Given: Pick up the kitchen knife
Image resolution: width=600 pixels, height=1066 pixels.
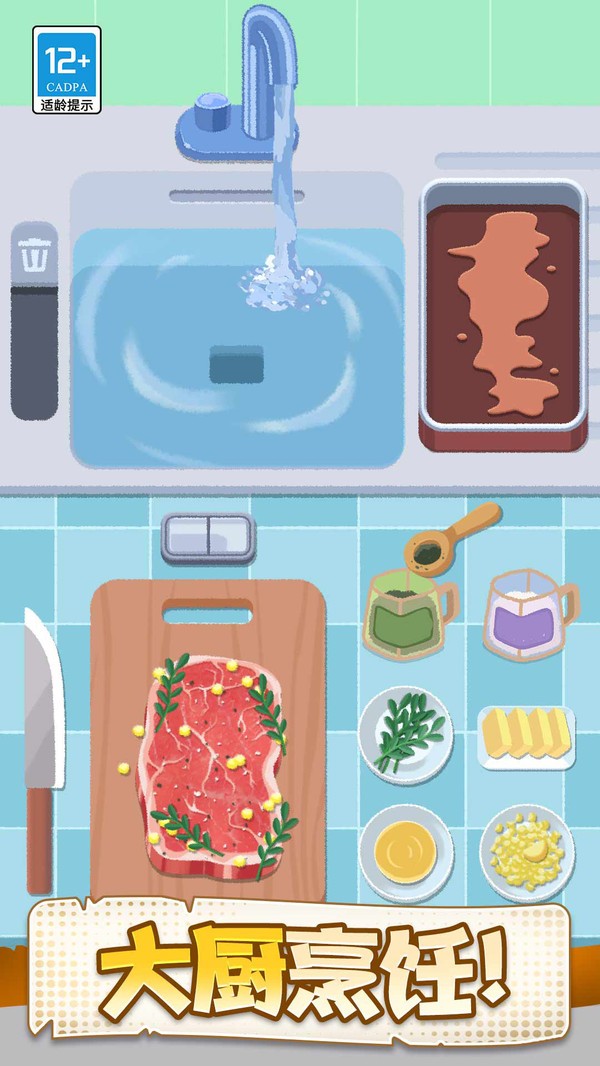Looking at the screenshot, I should click(42, 740).
